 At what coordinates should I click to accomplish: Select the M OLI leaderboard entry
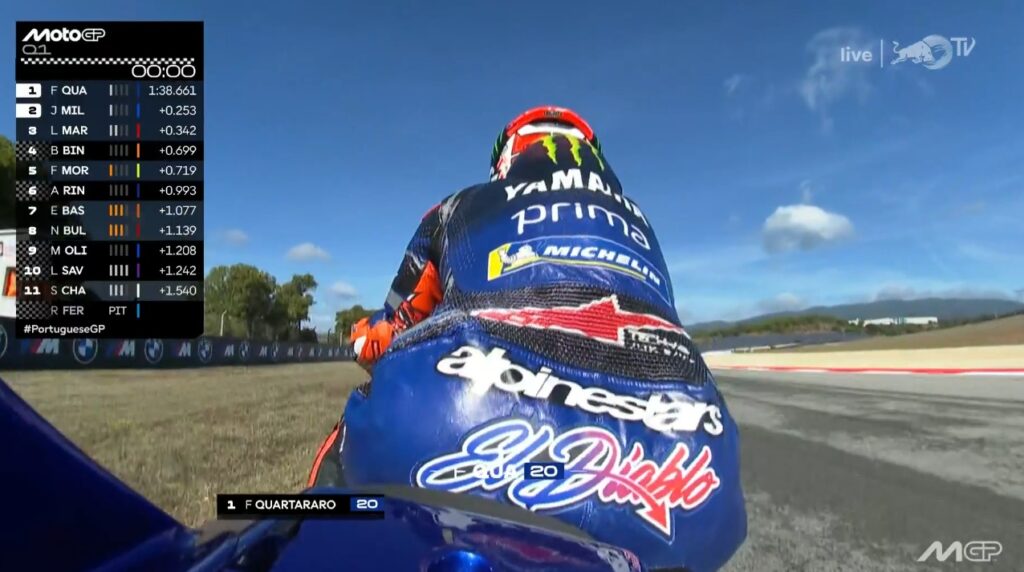(x=108, y=250)
